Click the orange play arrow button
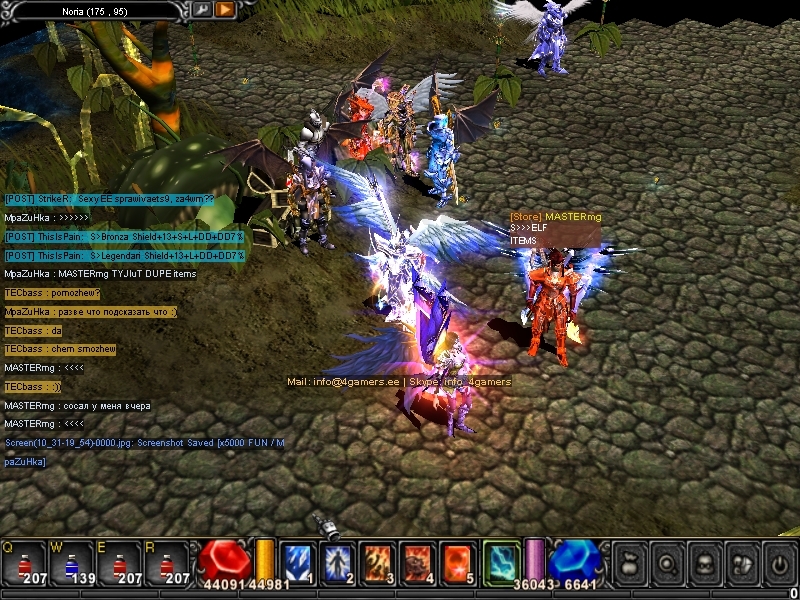This screenshot has height=600, width=800. pyautogui.click(x=224, y=9)
